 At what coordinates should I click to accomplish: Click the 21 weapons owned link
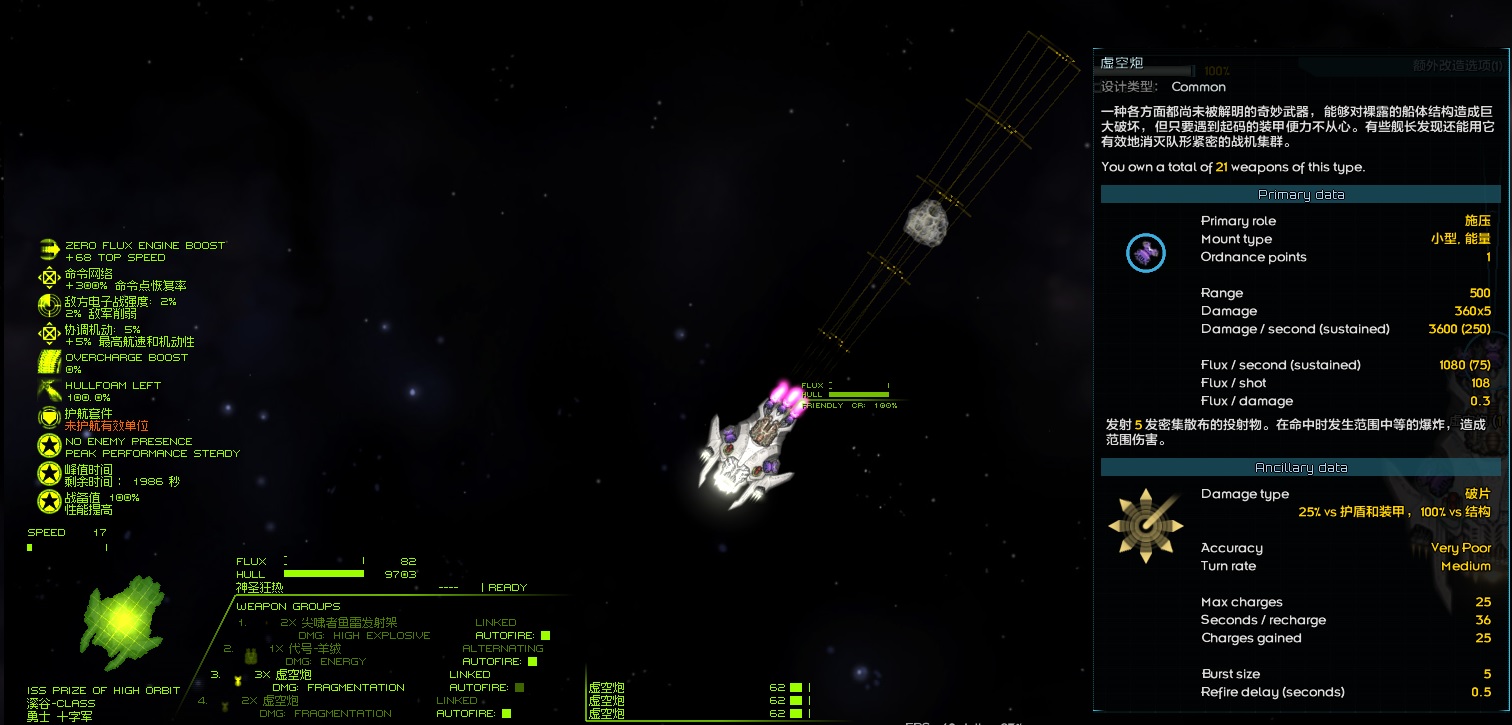1221,167
